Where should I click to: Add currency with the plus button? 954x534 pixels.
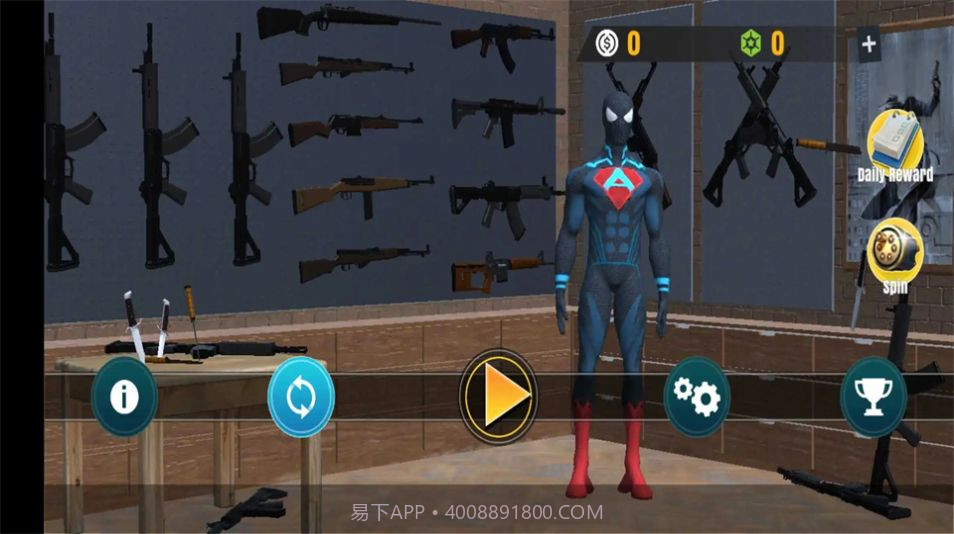[x=868, y=44]
